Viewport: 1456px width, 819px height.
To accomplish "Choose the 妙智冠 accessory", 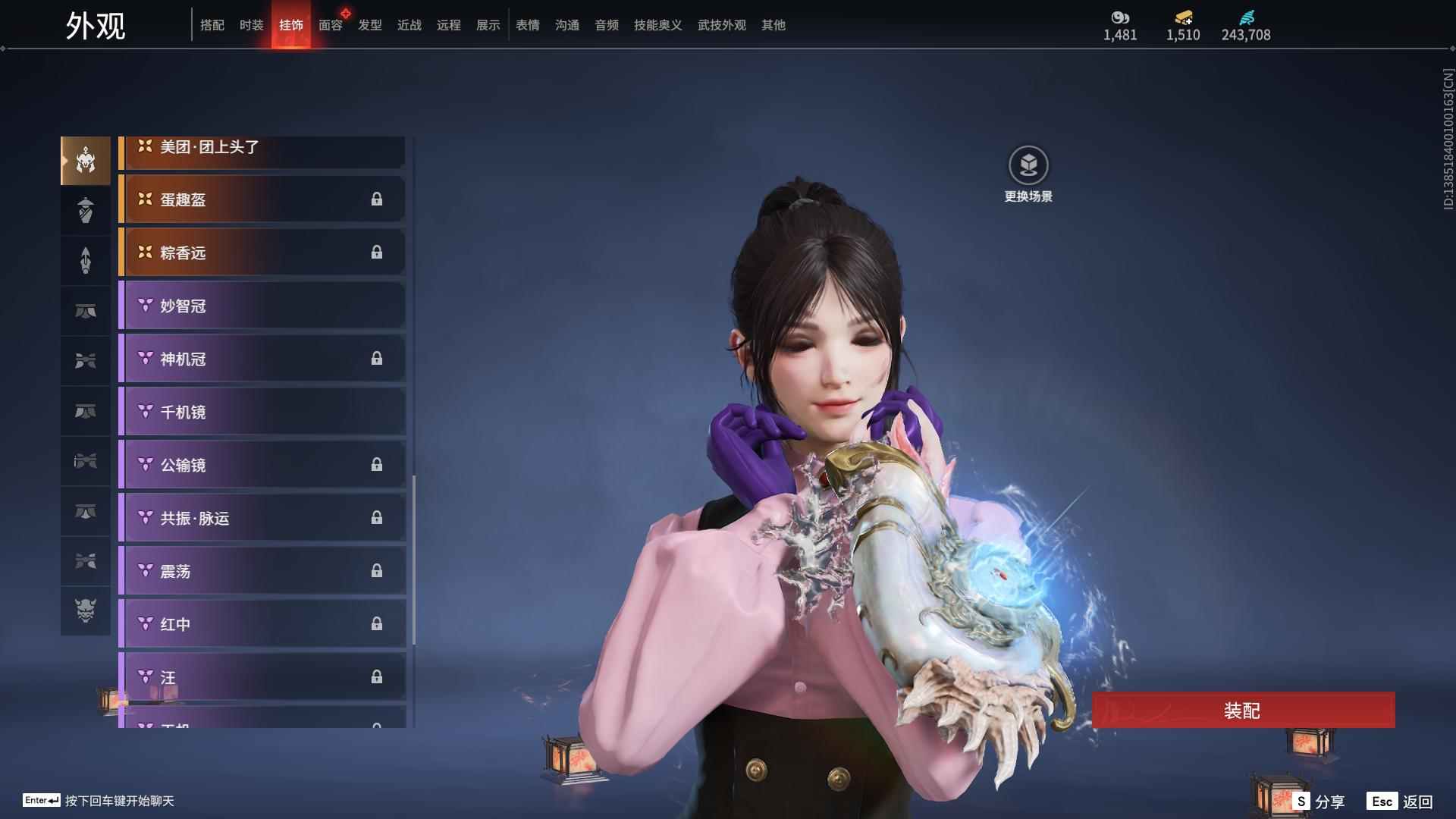I will pos(262,306).
